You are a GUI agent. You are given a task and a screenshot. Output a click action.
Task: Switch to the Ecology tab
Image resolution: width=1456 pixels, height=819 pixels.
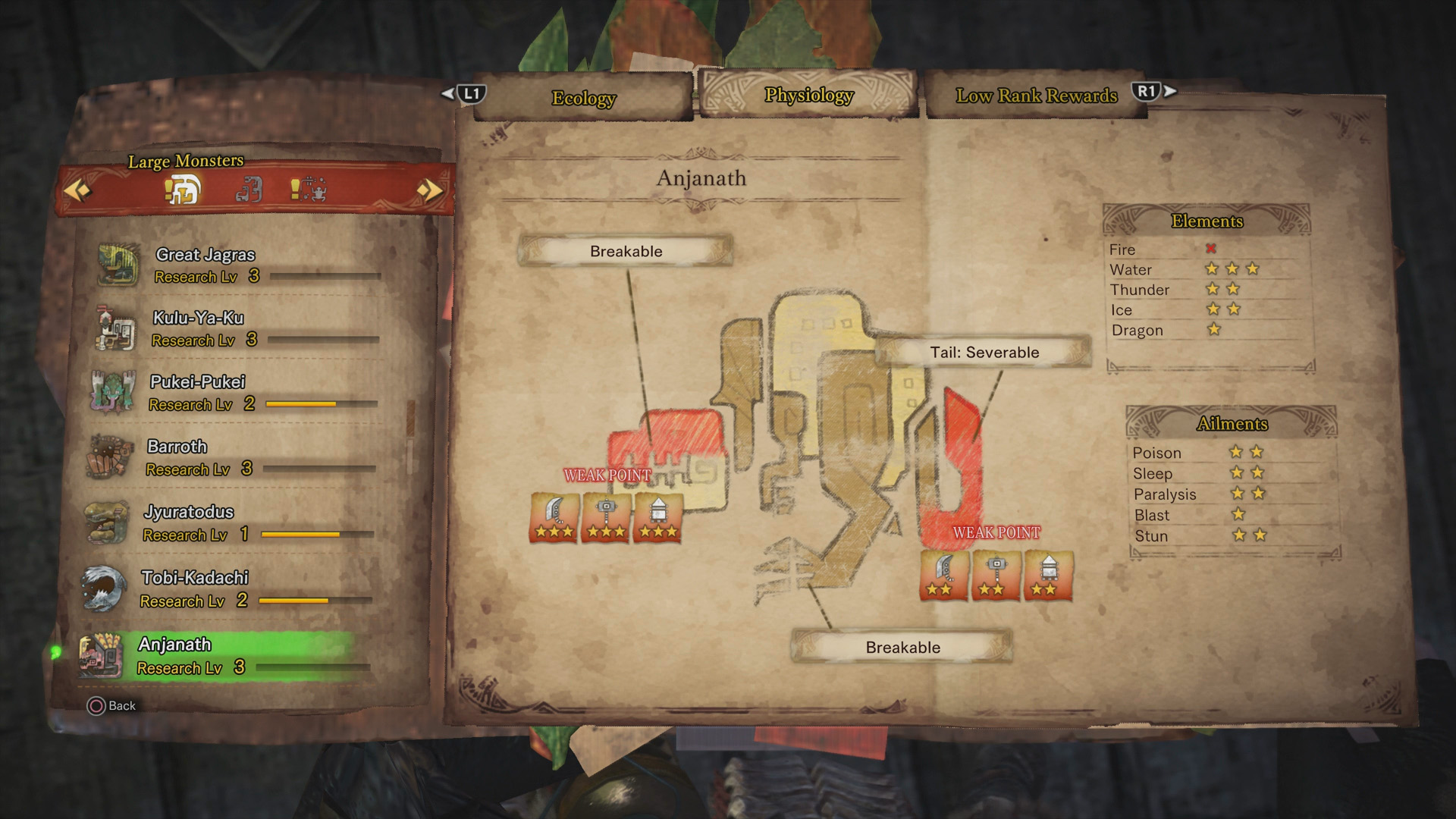point(583,99)
